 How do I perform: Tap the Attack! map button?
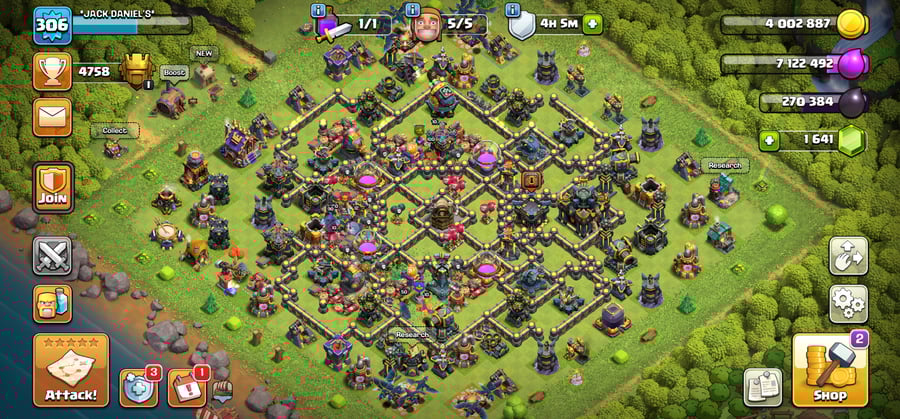click(x=70, y=371)
